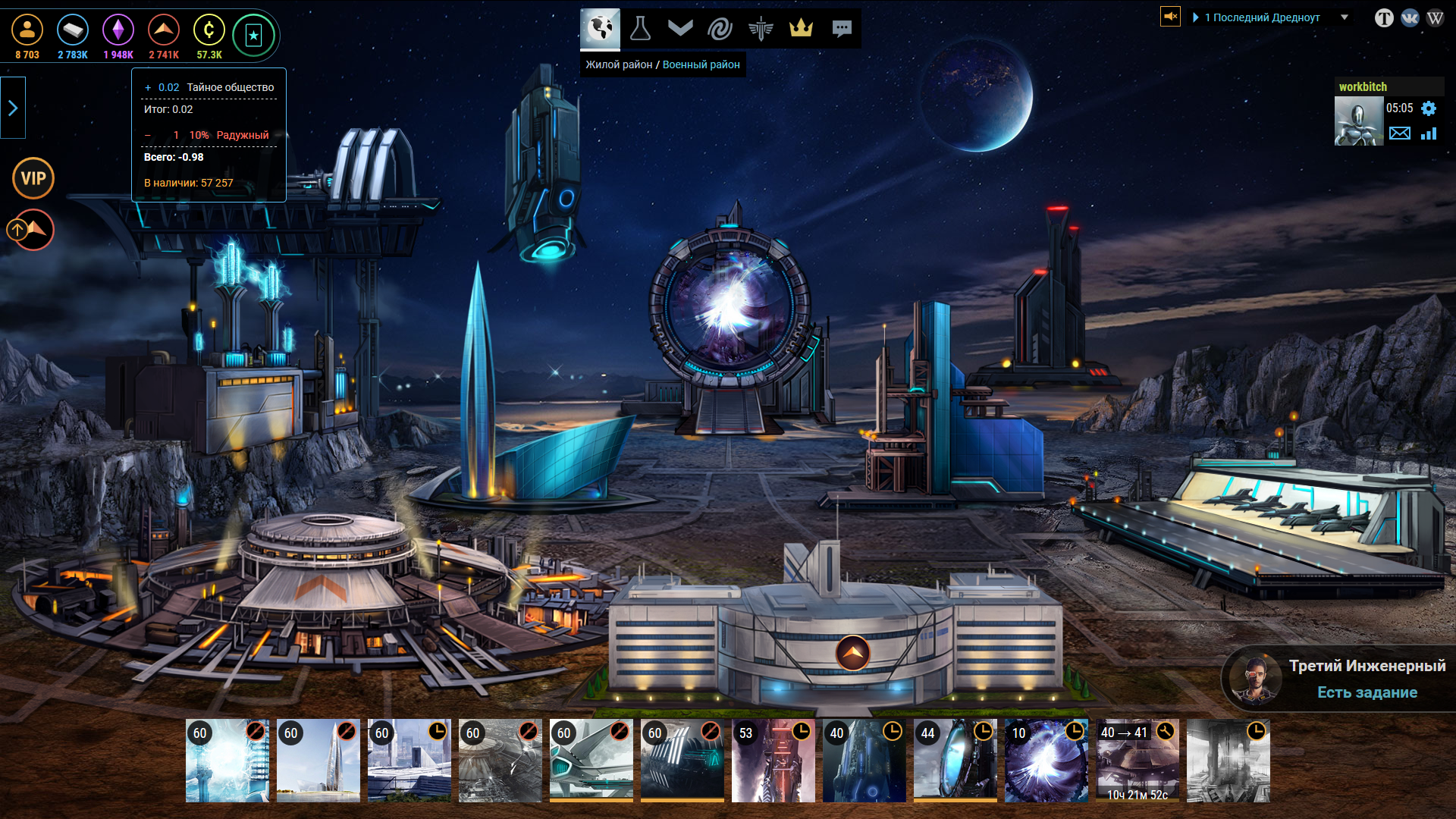This screenshot has width=1456, height=819.
Task: Select the level 10 portal building thumbnail
Action: 1046,761
